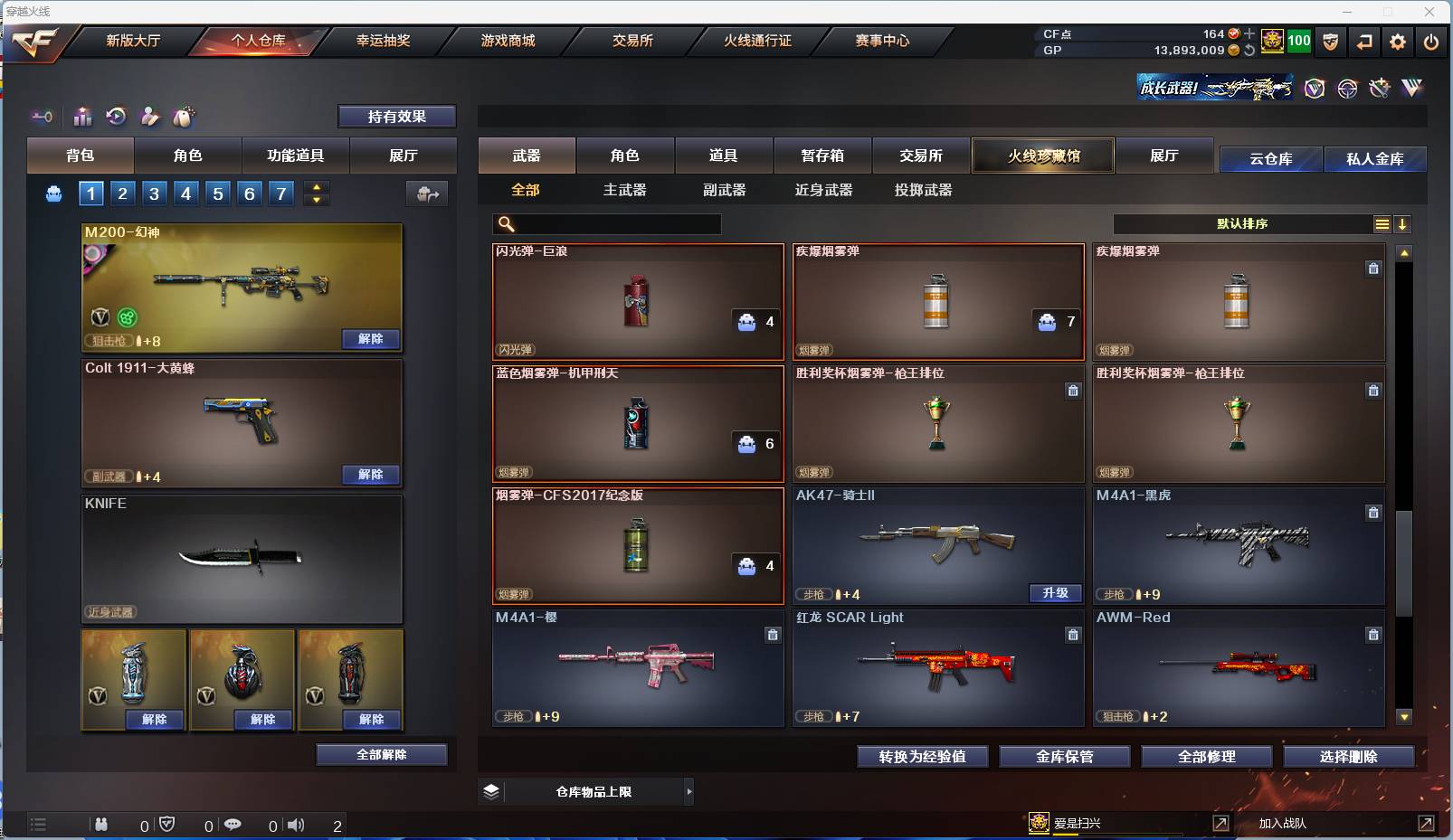Switch to list view next to sort bar

coord(1382,223)
